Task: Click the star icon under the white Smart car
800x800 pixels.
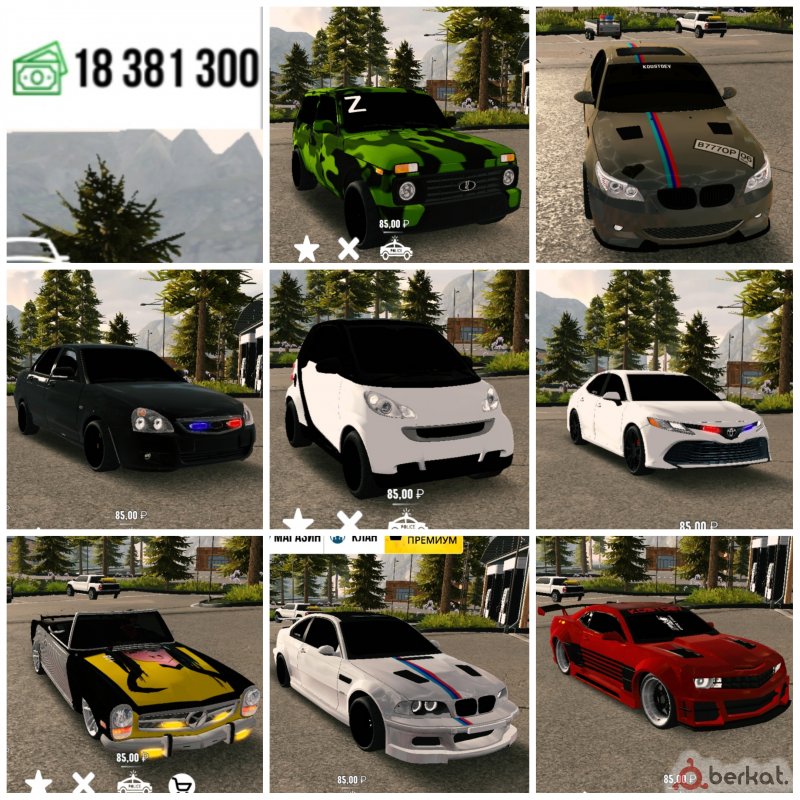Action: (298, 520)
